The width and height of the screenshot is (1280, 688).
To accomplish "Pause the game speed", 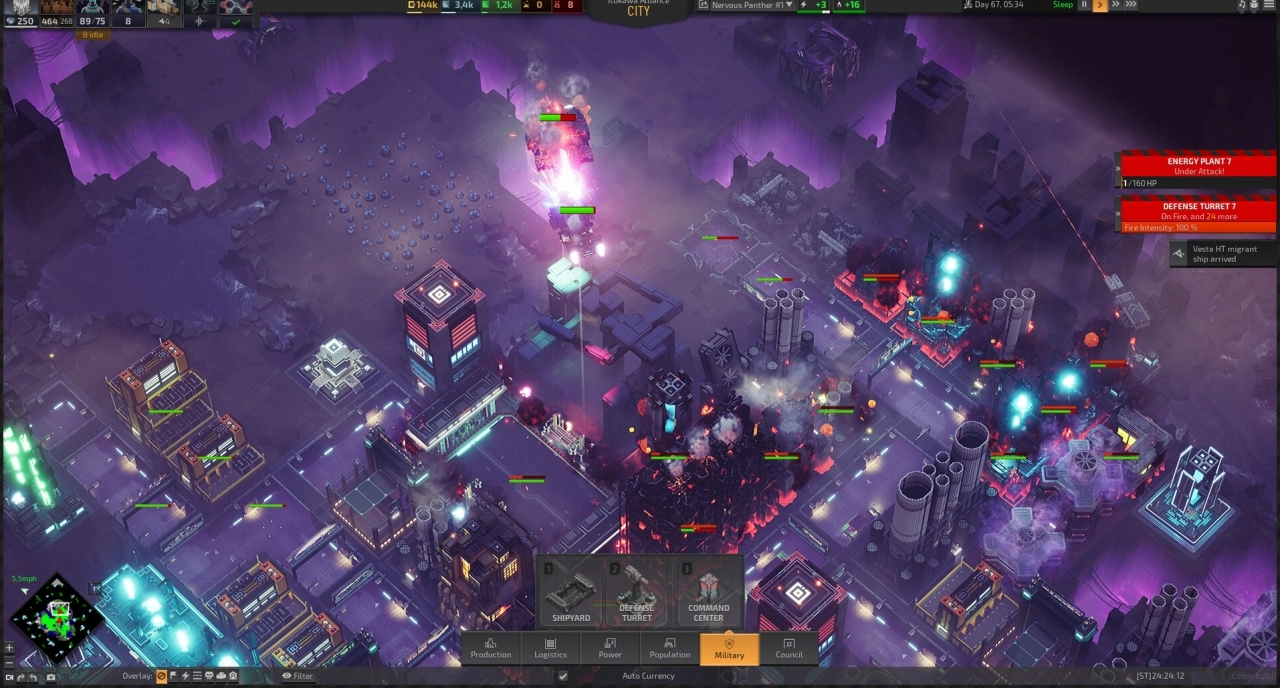I will coord(1084,5).
